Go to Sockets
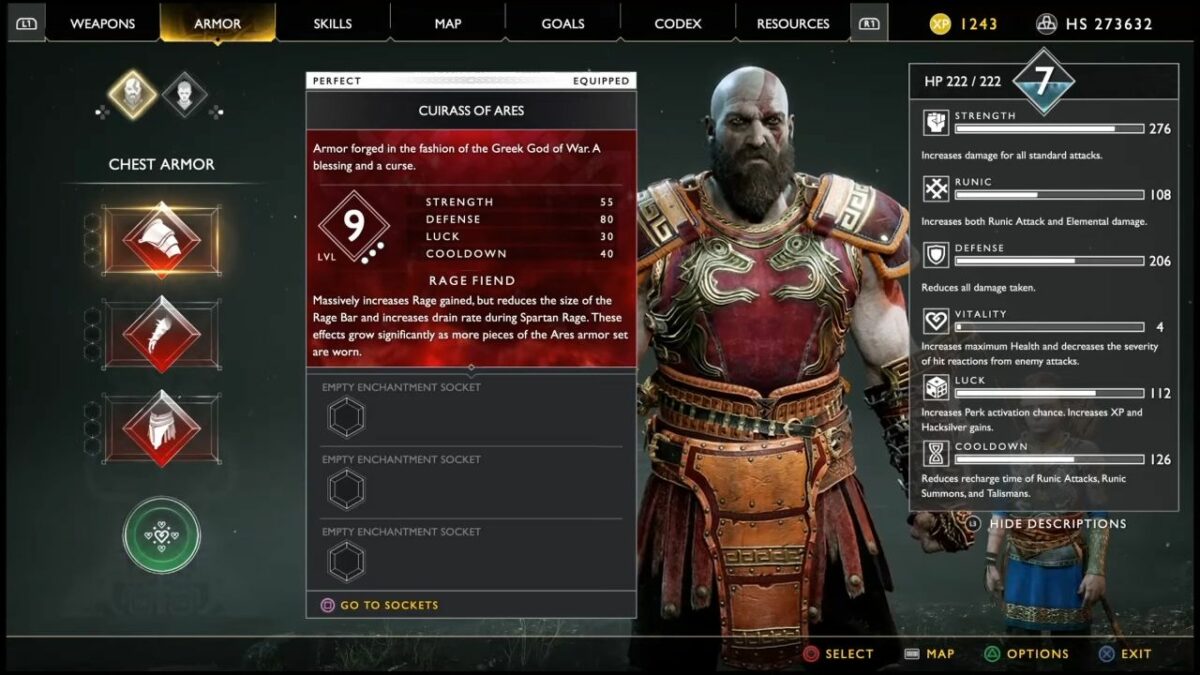 click(x=388, y=605)
